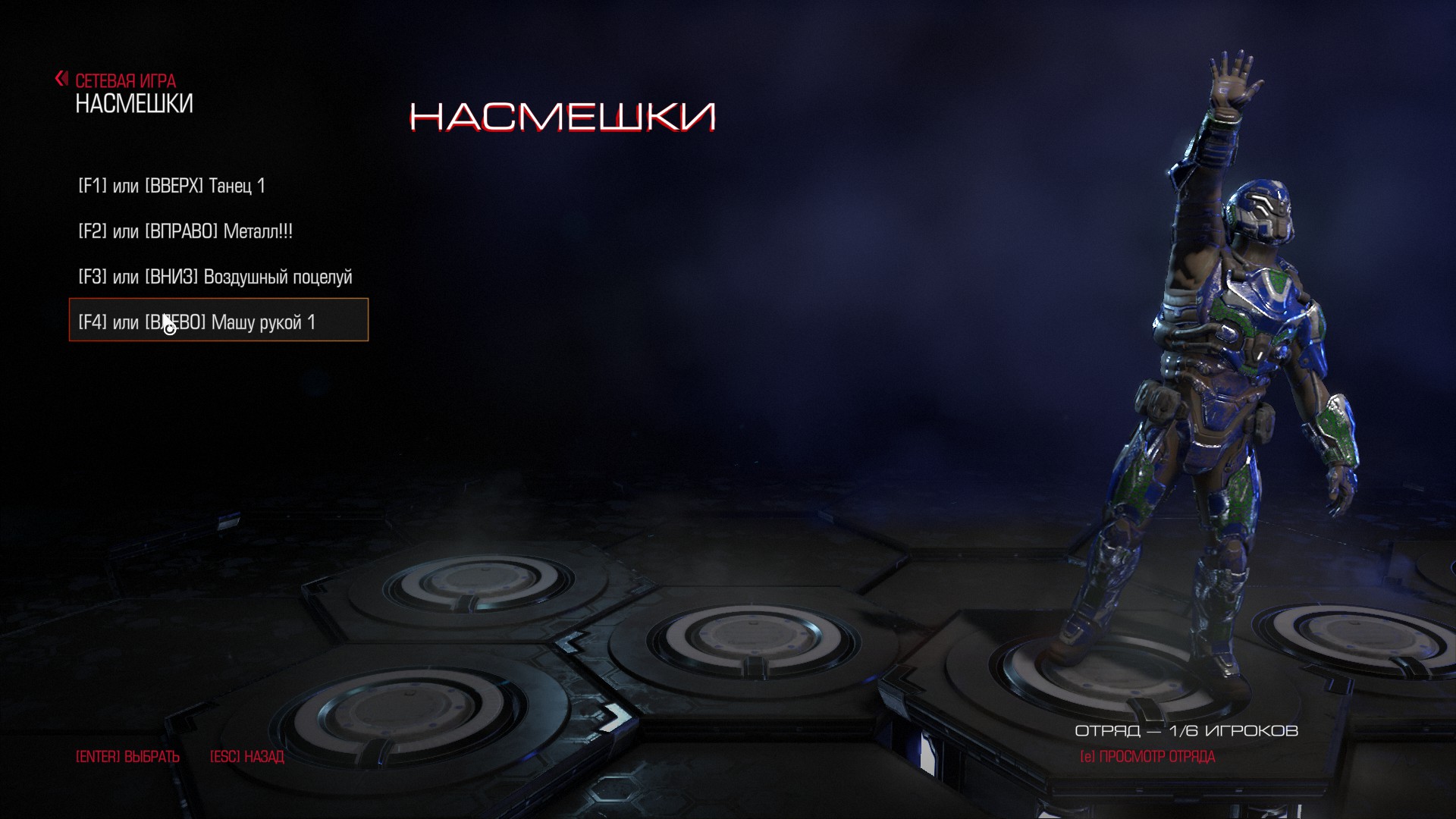The image size is (1456, 819).
Task: Select the Танец 1 taunt entry
Action: 172,186
